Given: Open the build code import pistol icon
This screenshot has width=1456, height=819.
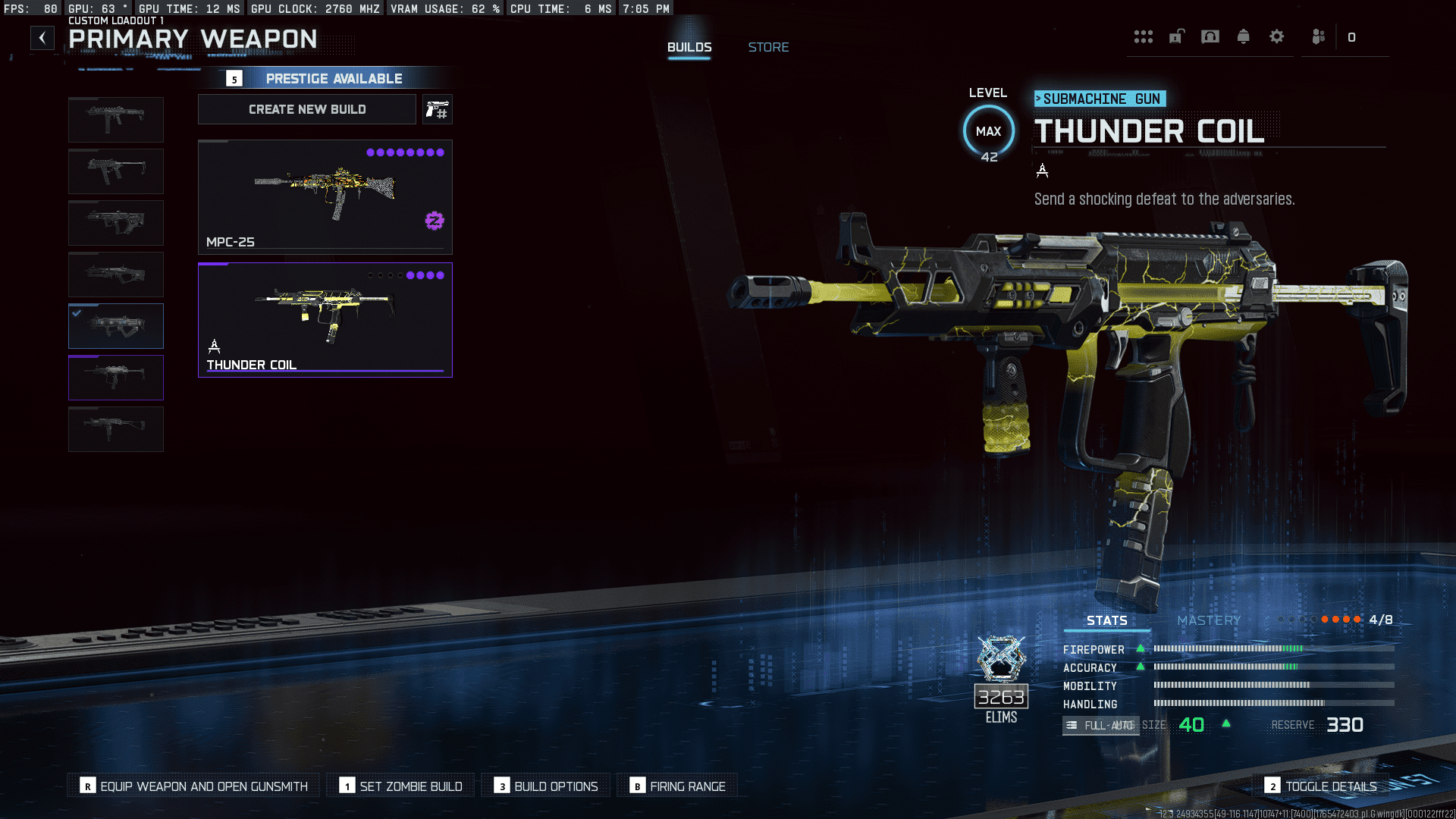Looking at the screenshot, I should coord(438,110).
